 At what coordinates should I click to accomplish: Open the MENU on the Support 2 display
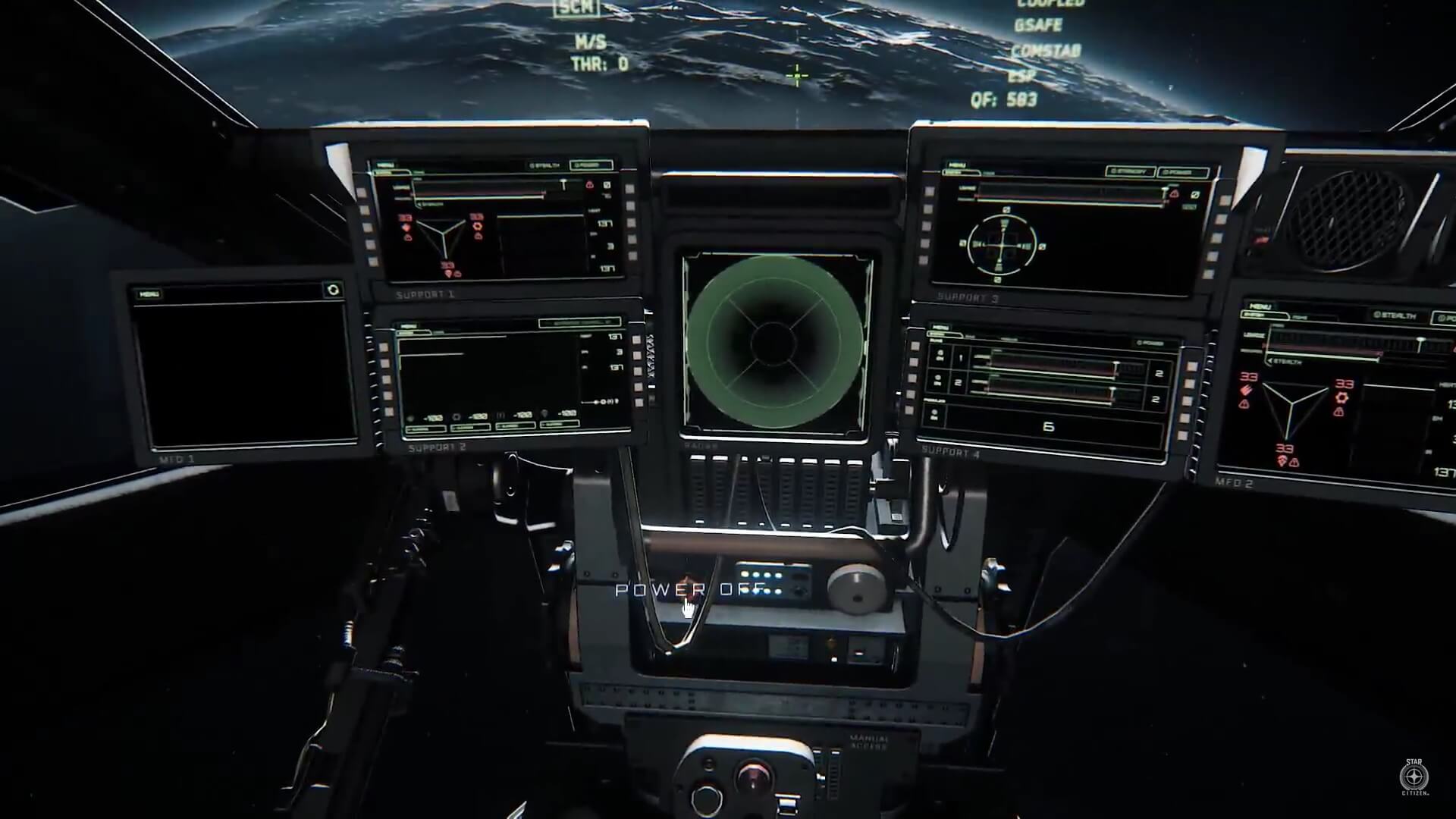click(410, 328)
